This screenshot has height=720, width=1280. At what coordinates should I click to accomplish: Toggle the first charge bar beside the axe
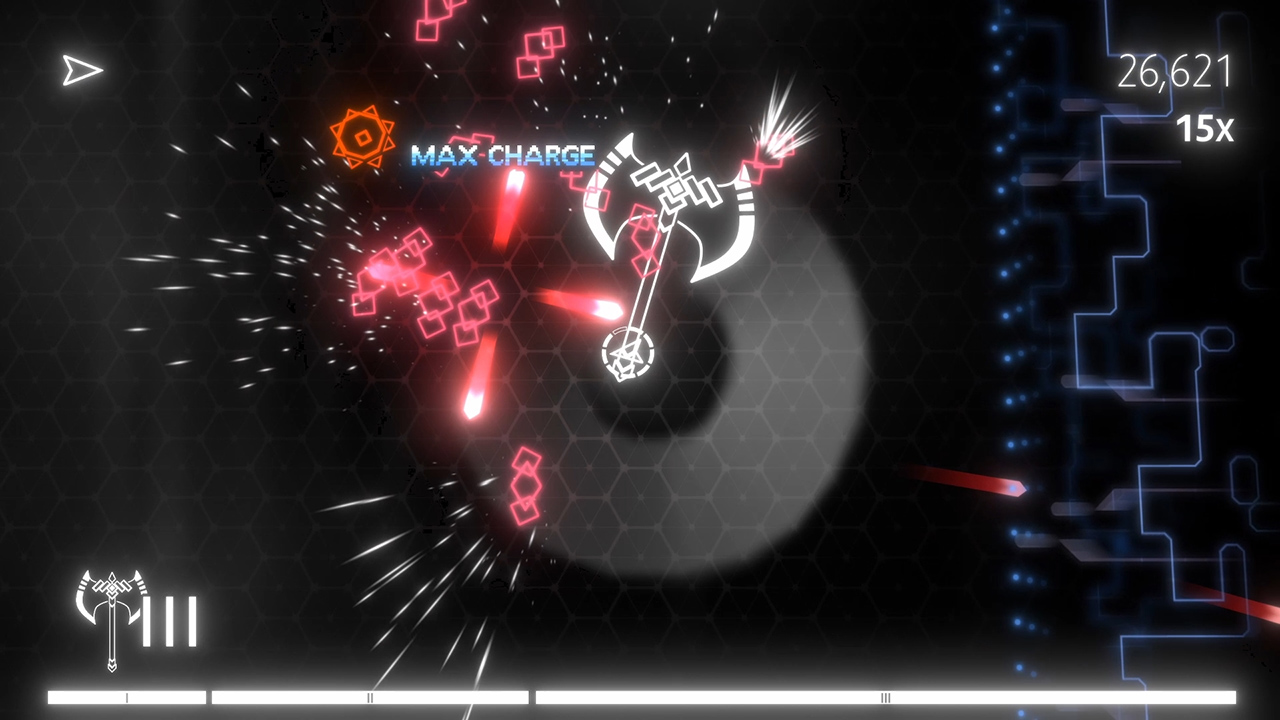click(149, 620)
